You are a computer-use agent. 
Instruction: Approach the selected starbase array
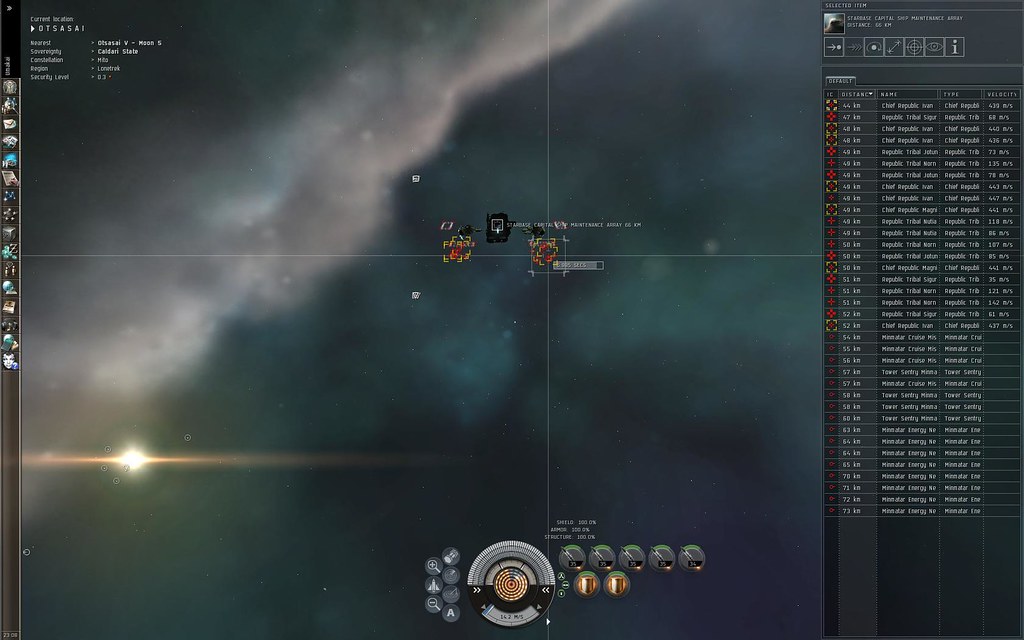(x=834, y=47)
